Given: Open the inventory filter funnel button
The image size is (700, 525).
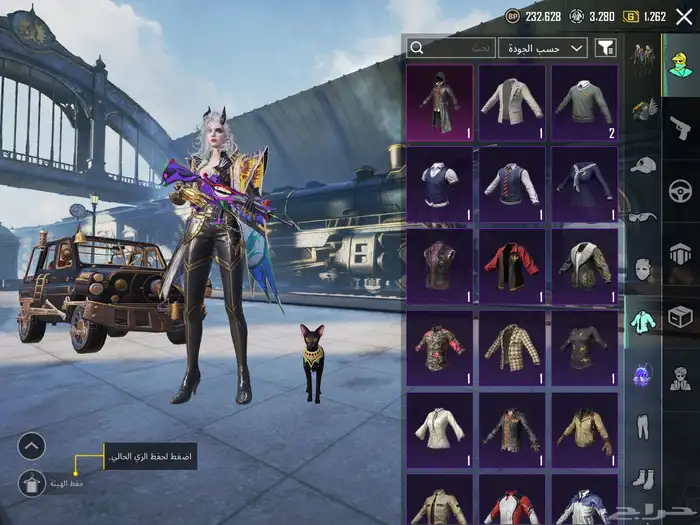Looking at the screenshot, I should click(x=605, y=47).
